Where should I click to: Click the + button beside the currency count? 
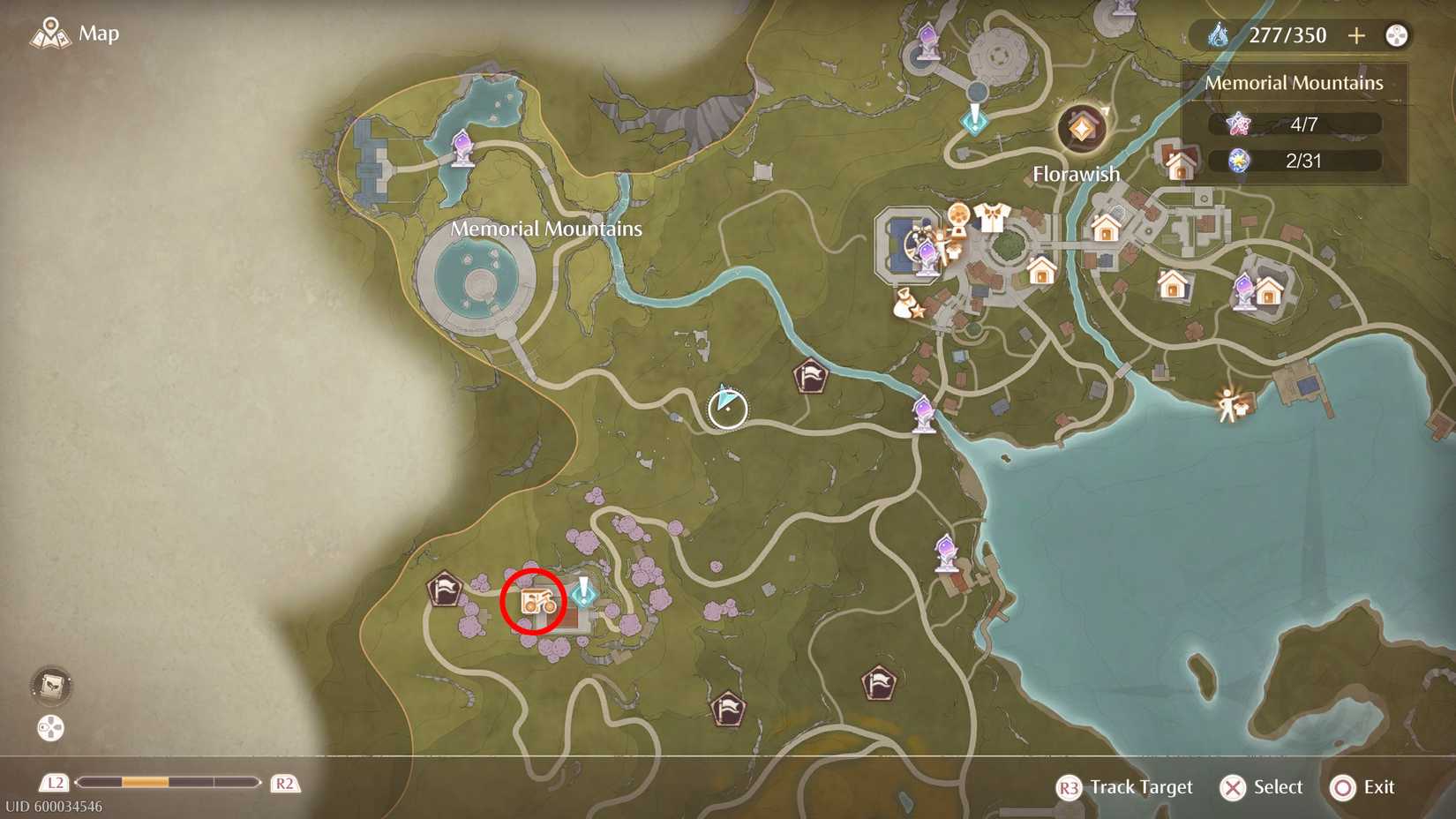point(1355,35)
